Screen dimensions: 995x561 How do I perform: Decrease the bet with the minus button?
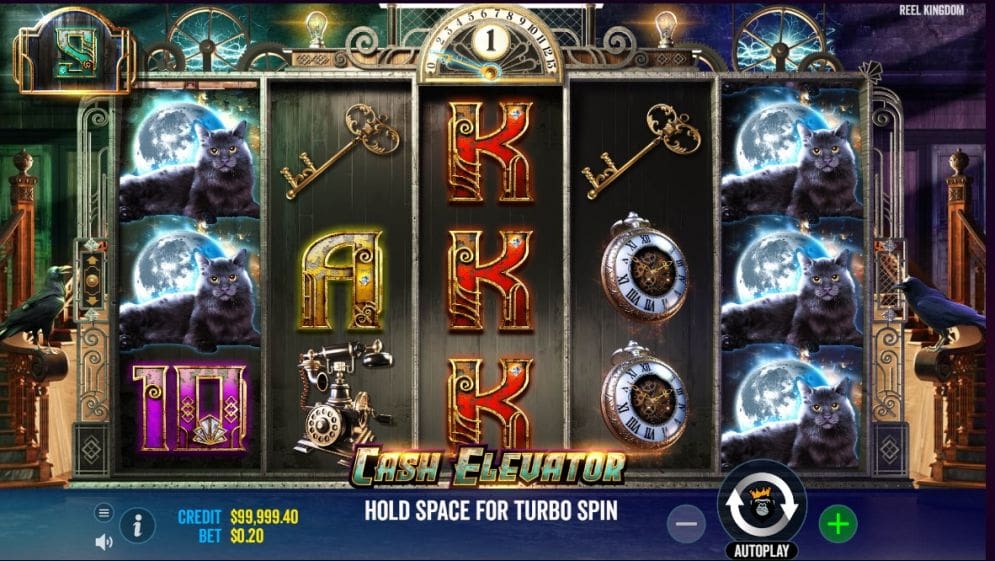point(686,523)
